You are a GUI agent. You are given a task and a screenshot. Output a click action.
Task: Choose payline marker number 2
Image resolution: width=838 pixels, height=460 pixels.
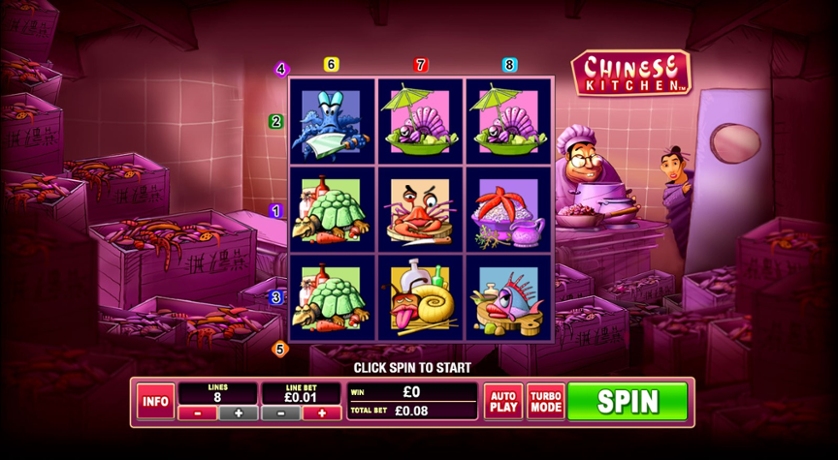276,122
